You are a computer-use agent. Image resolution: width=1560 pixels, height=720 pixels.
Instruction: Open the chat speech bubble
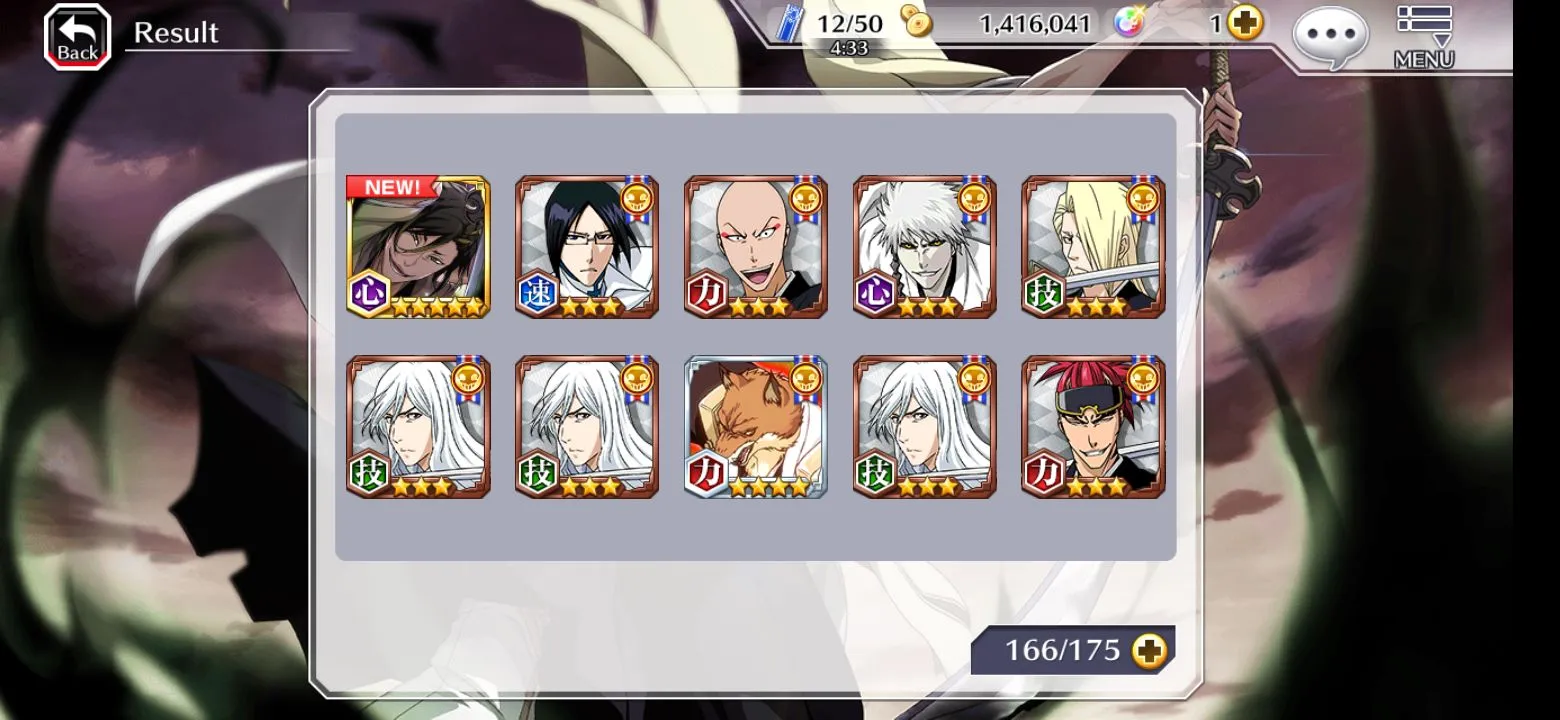pyautogui.click(x=1329, y=37)
